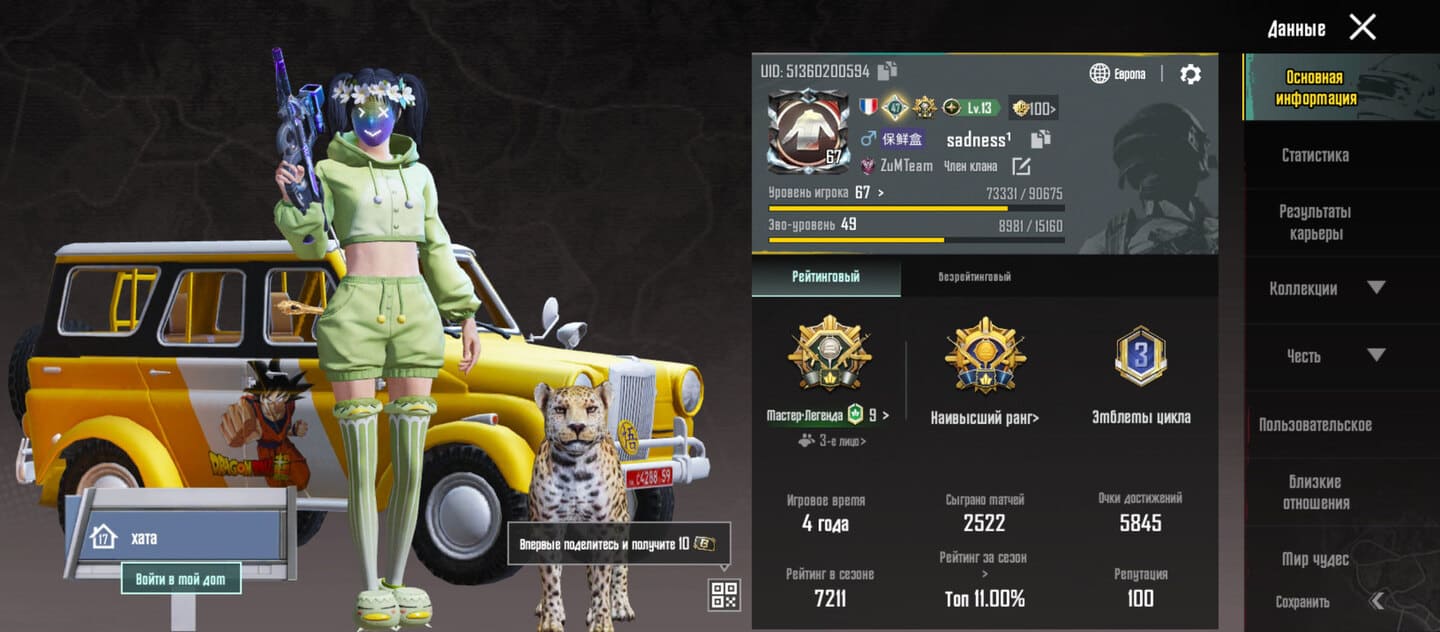Copy the player nickname sadness
This screenshot has height=632, width=1440.
pyautogui.click(x=1041, y=139)
